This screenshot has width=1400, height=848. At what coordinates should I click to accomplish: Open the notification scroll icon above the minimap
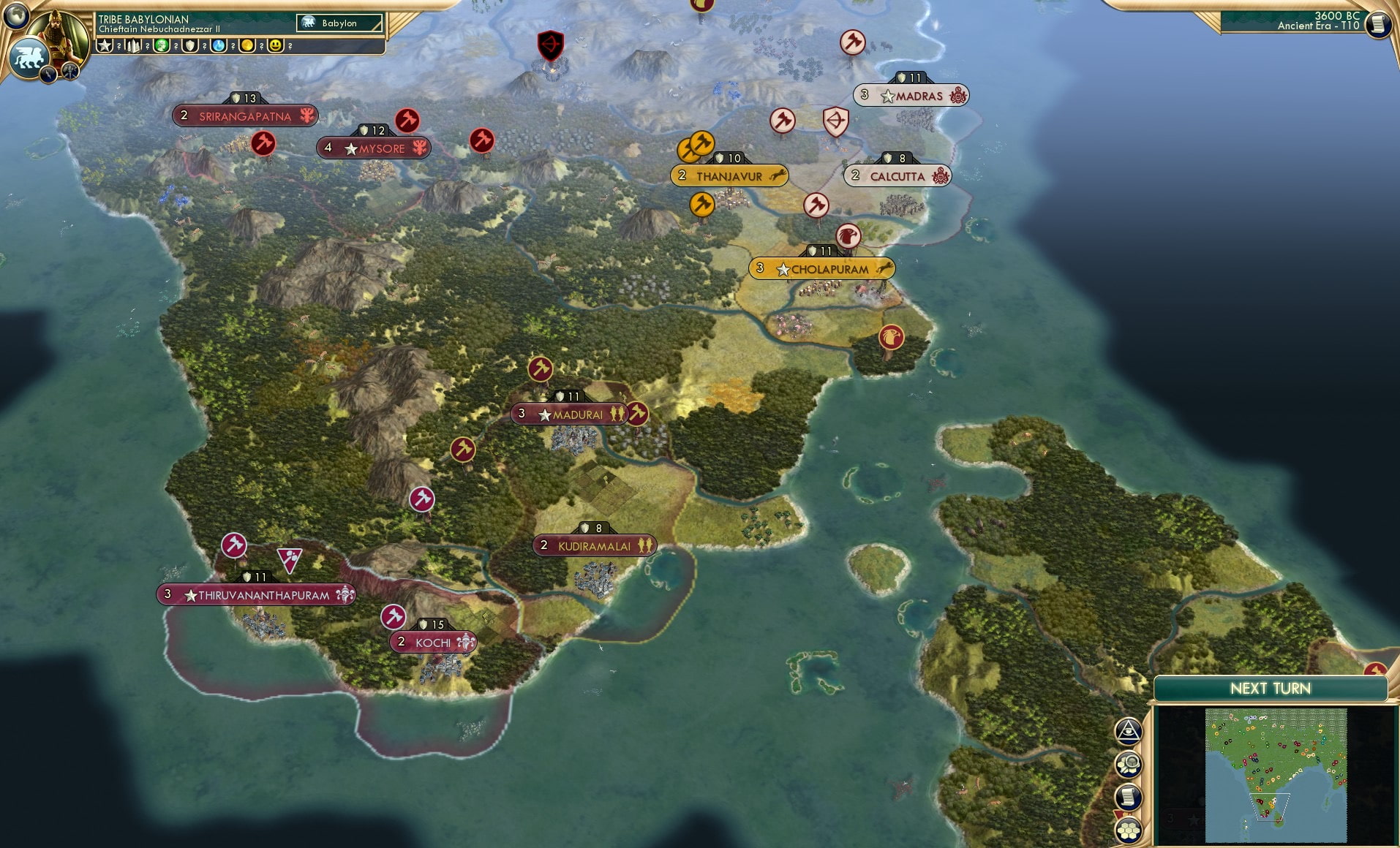(x=1129, y=797)
